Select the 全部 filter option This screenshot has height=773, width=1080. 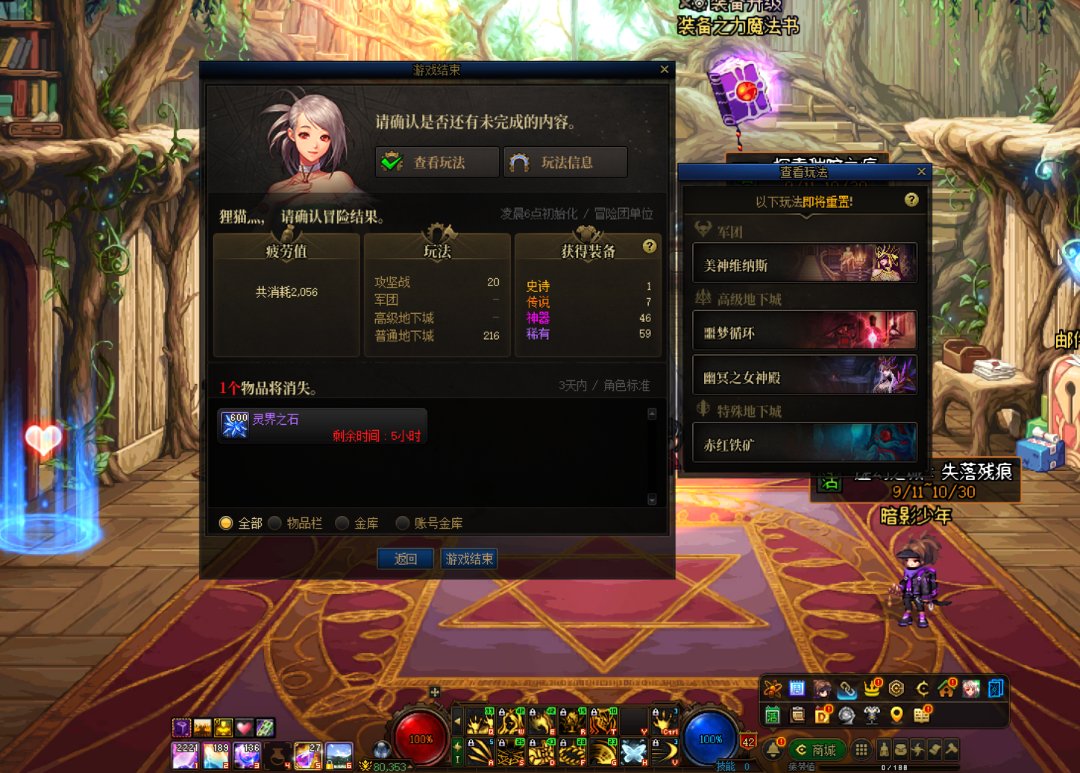point(226,523)
